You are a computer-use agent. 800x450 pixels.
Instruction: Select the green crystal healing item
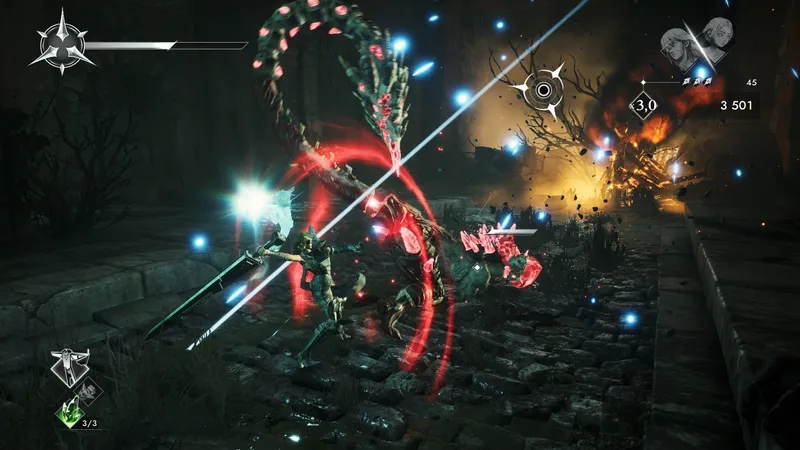69,412
